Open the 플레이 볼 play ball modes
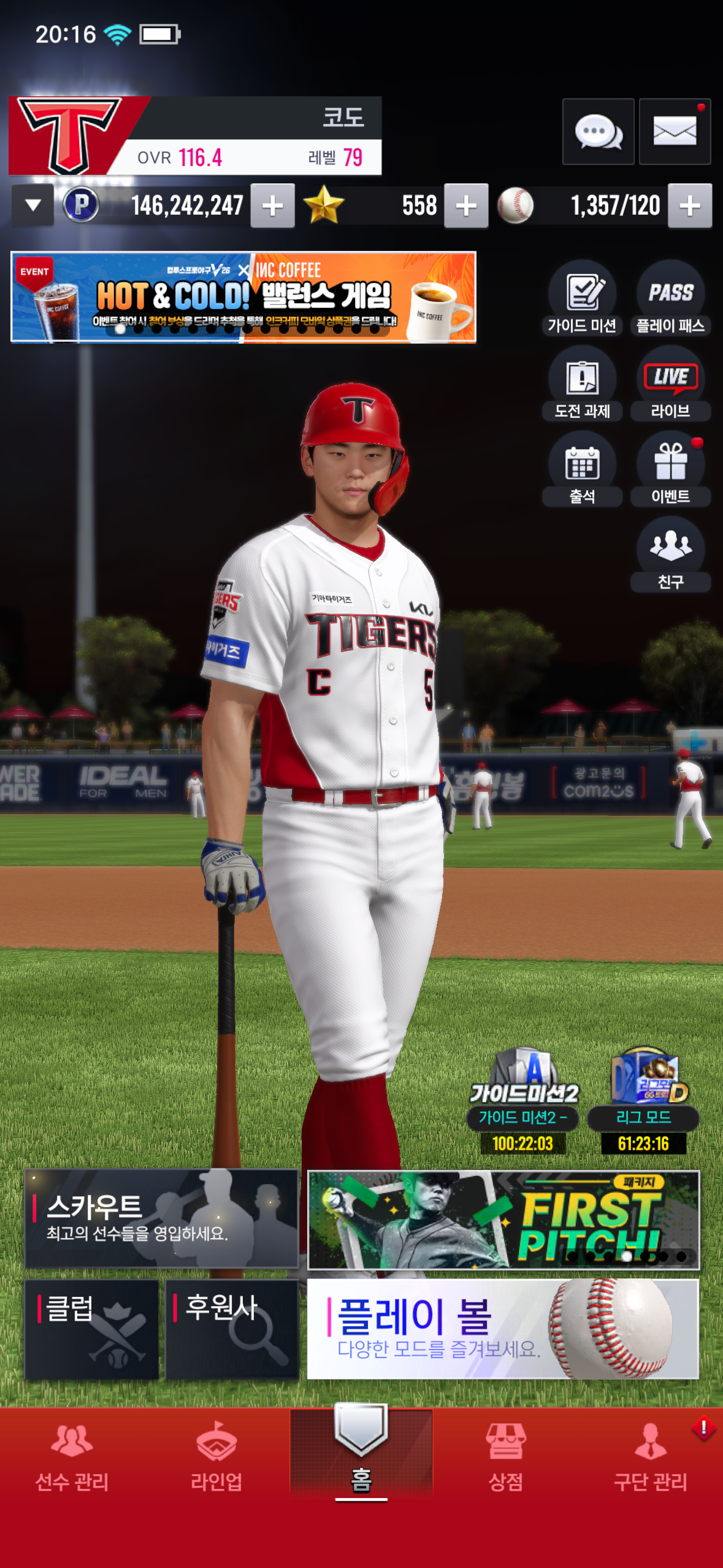723x1568 pixels. click(x=503, y=1329)
